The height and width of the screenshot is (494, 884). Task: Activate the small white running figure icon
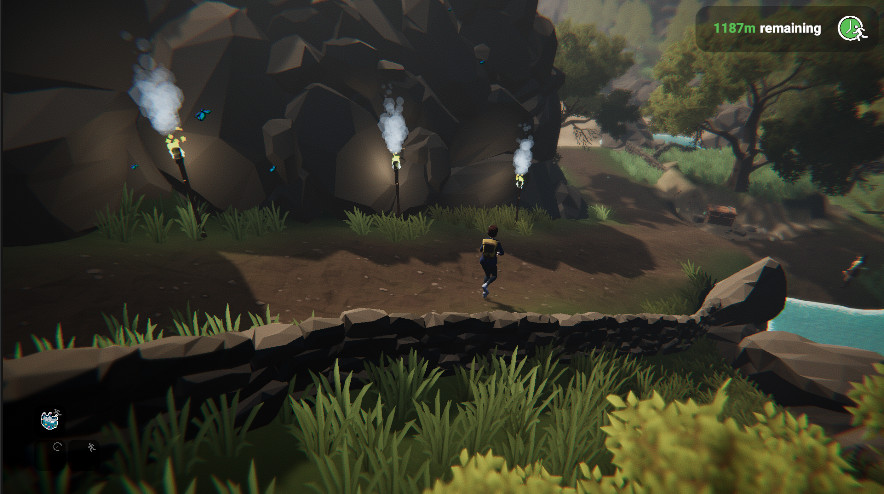[x=91, y=447]
